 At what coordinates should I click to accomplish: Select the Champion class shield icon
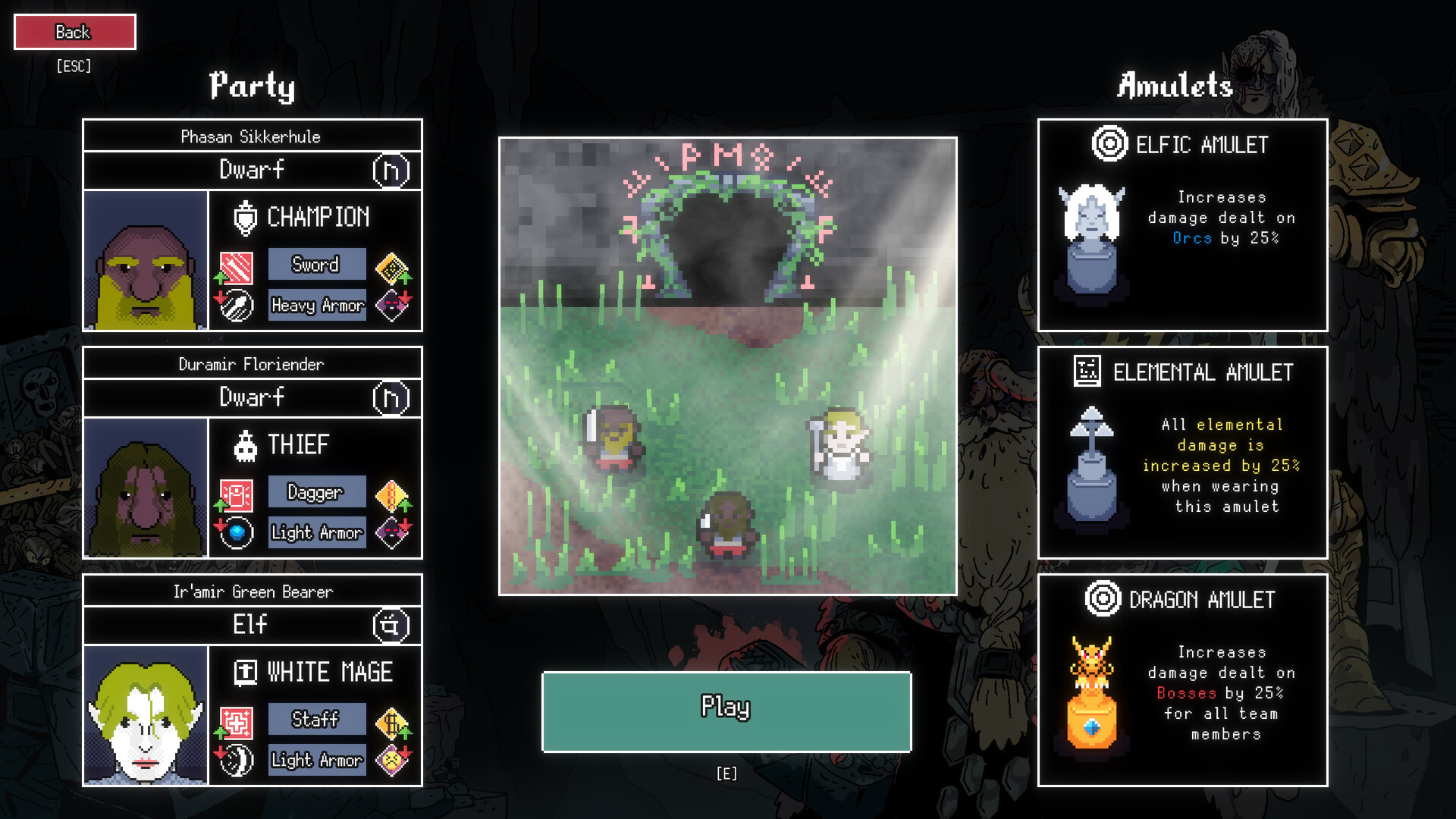(244, 217)
